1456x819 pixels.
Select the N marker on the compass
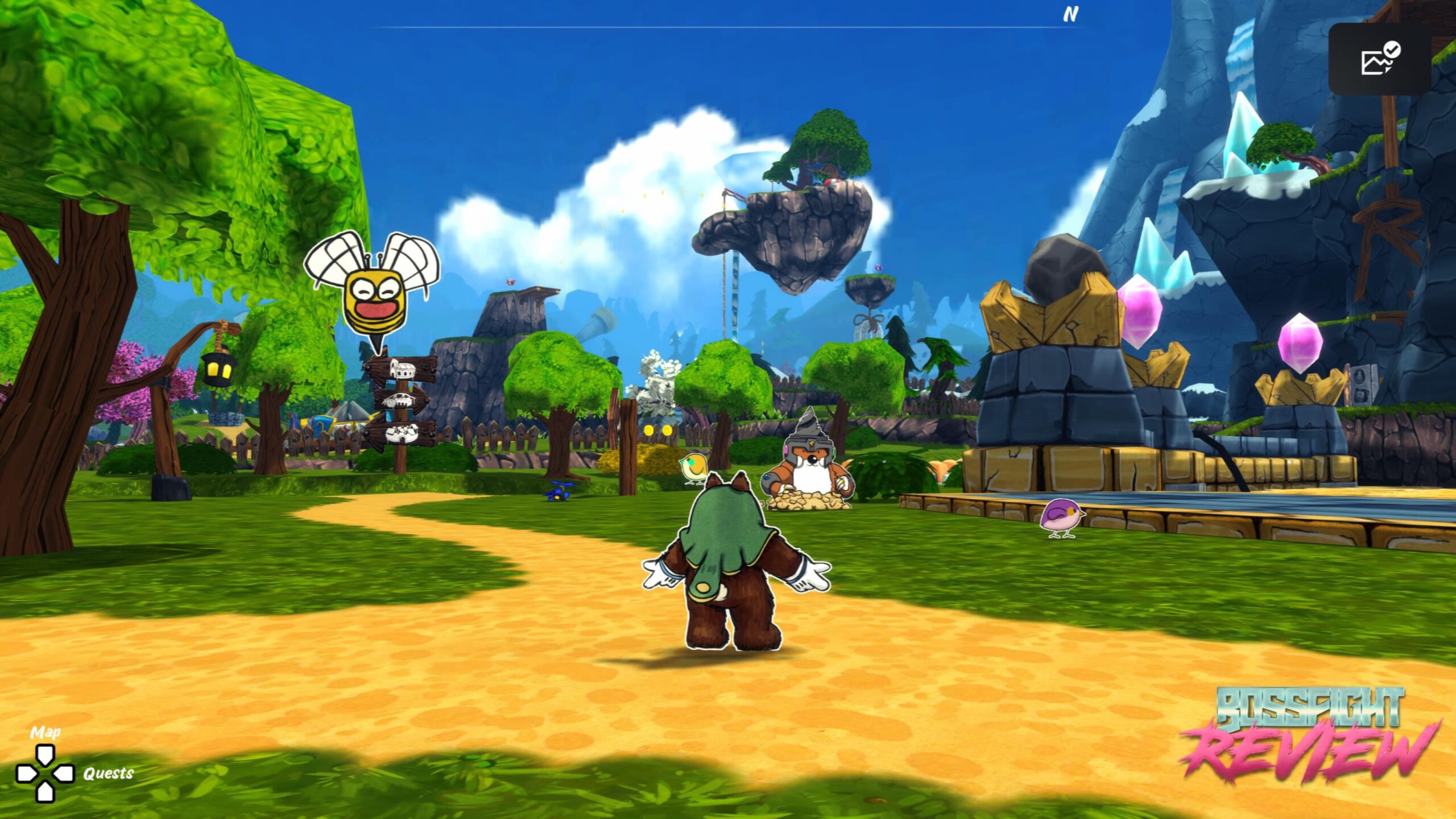(1070, 15)
